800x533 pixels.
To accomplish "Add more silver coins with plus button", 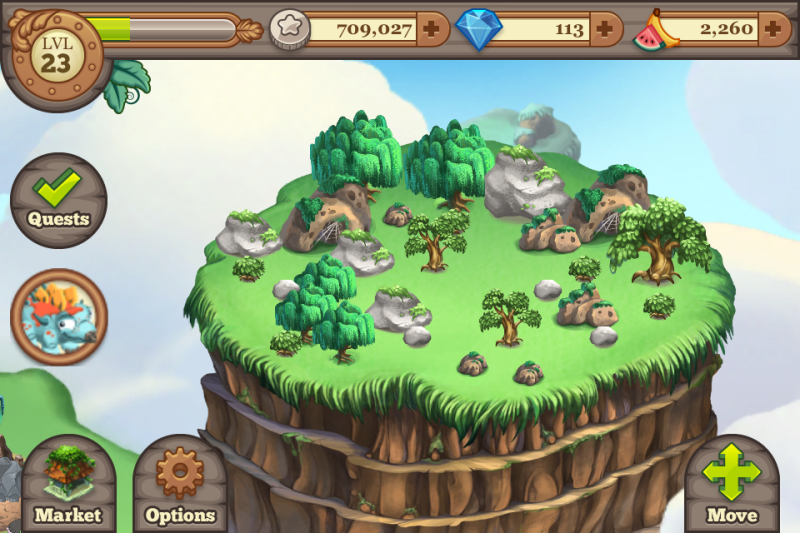I will (x=431, y=29).
